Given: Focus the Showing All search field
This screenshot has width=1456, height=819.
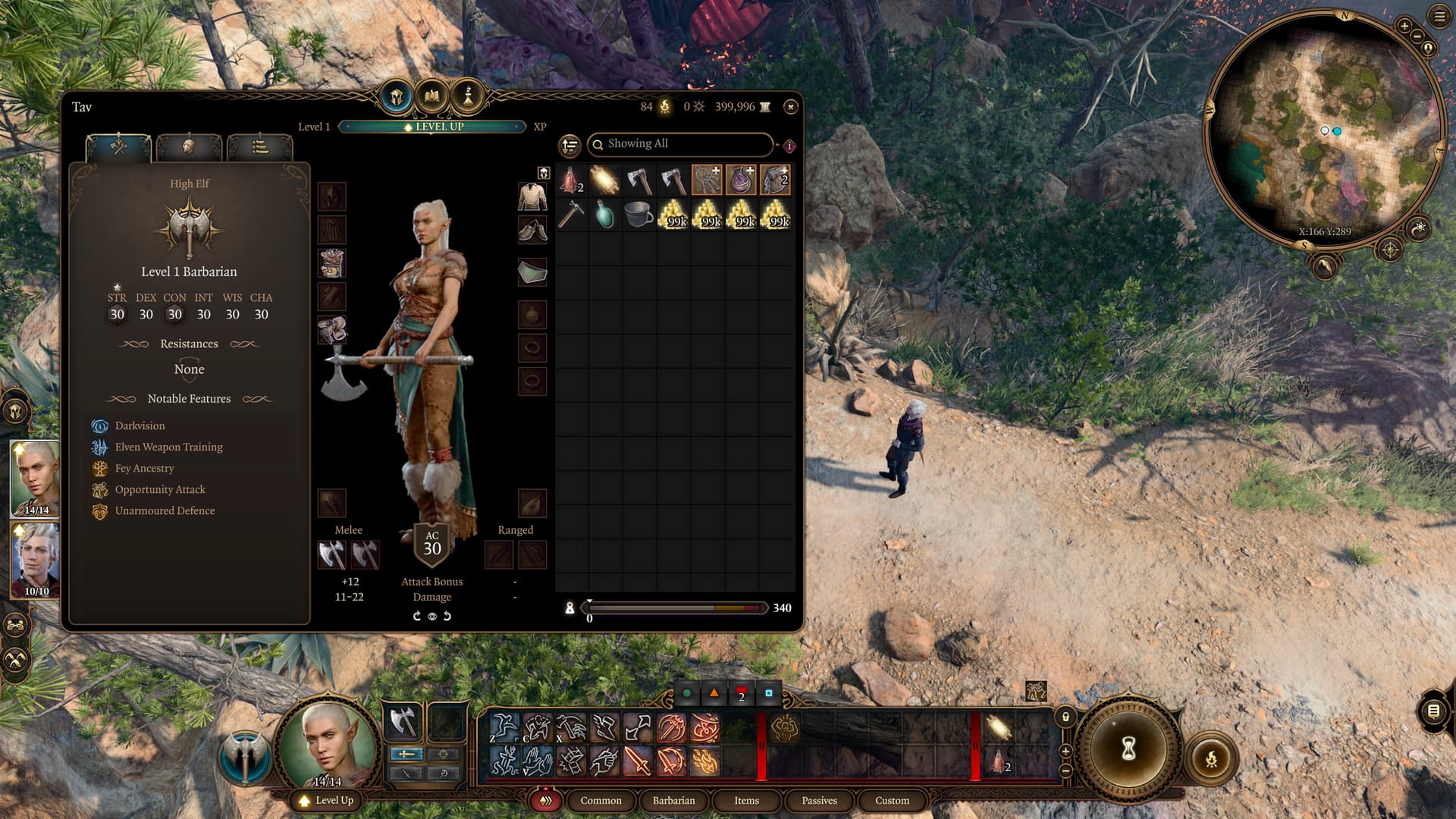Looking at the screenshot, I should tap(680, 144).
